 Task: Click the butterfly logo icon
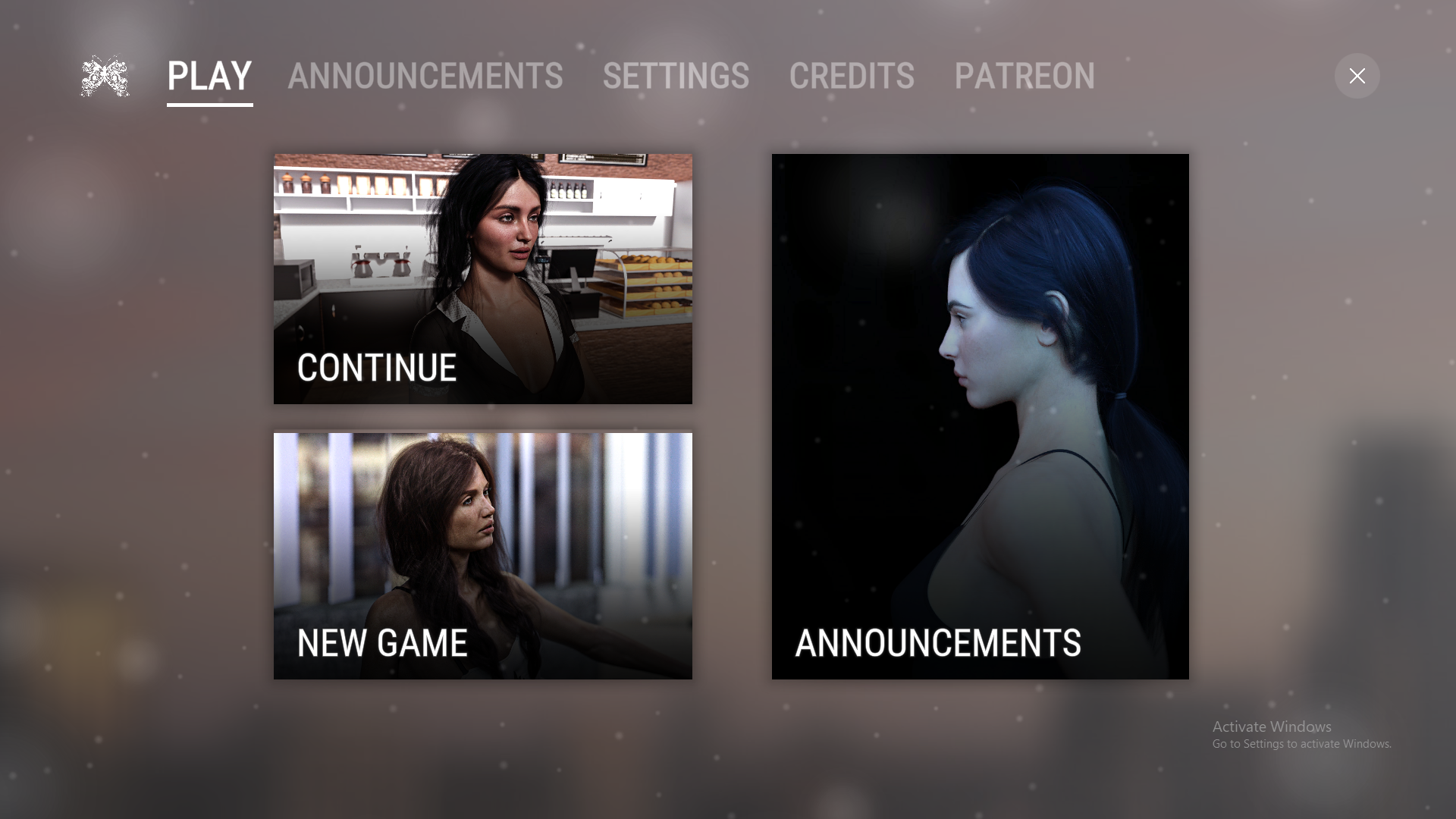coord(105,76)
